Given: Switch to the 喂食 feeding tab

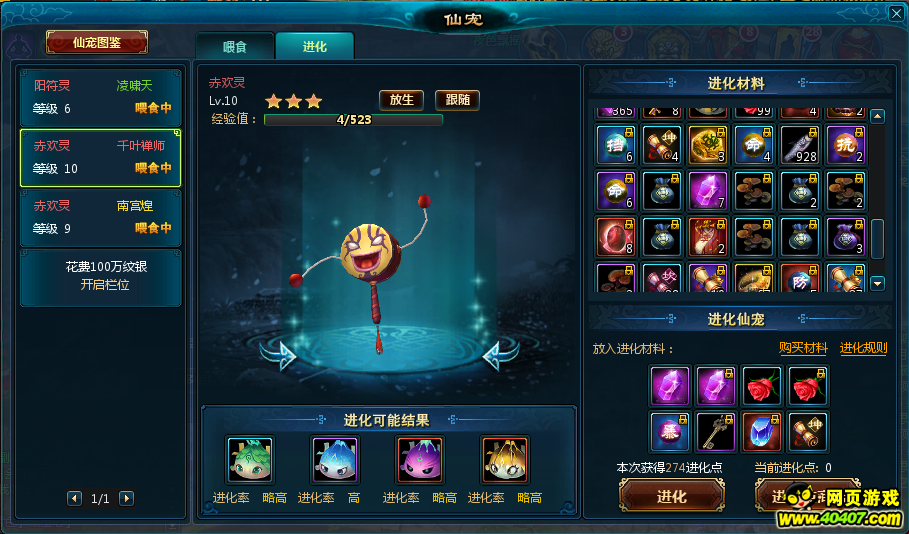Looking at the screenshot, I should (x=234, y=46).
